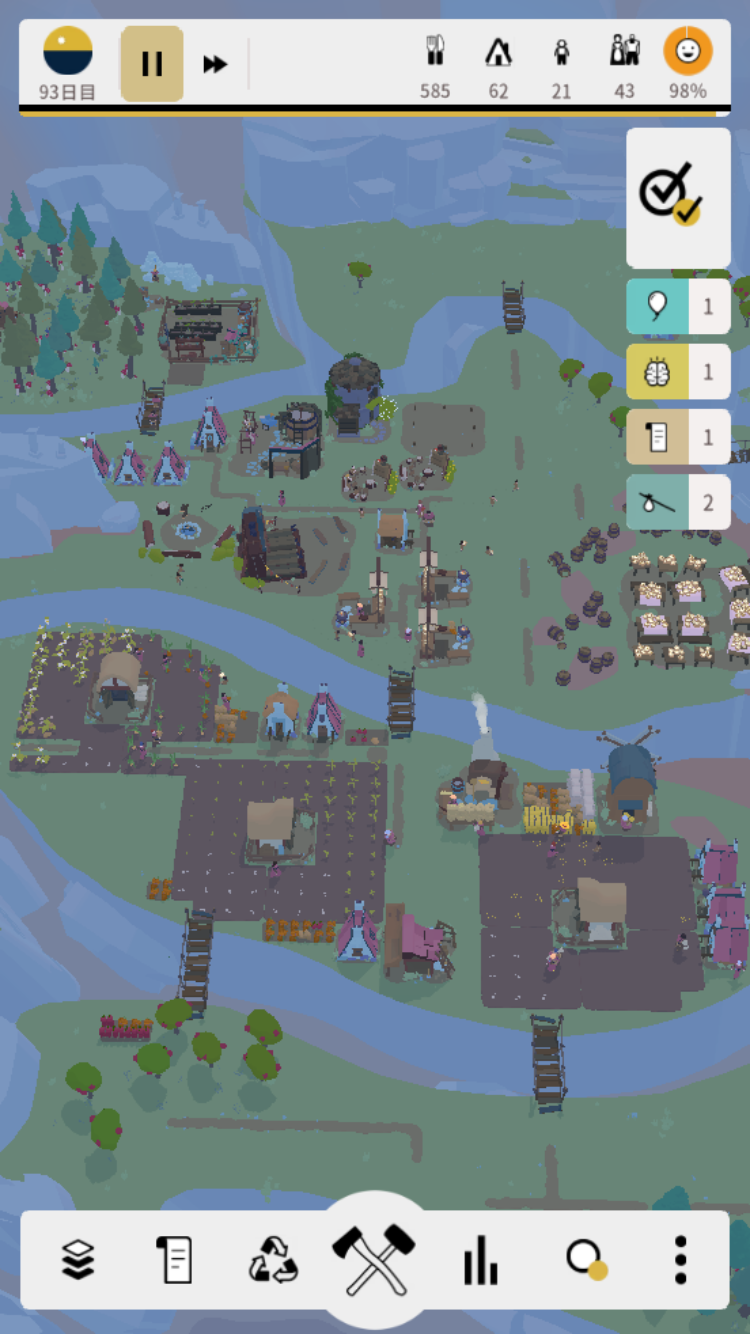The height and width of the screenshot is (1334, 750).
Task: Open the checklist objectives panel
Action: tap(678, 197)
